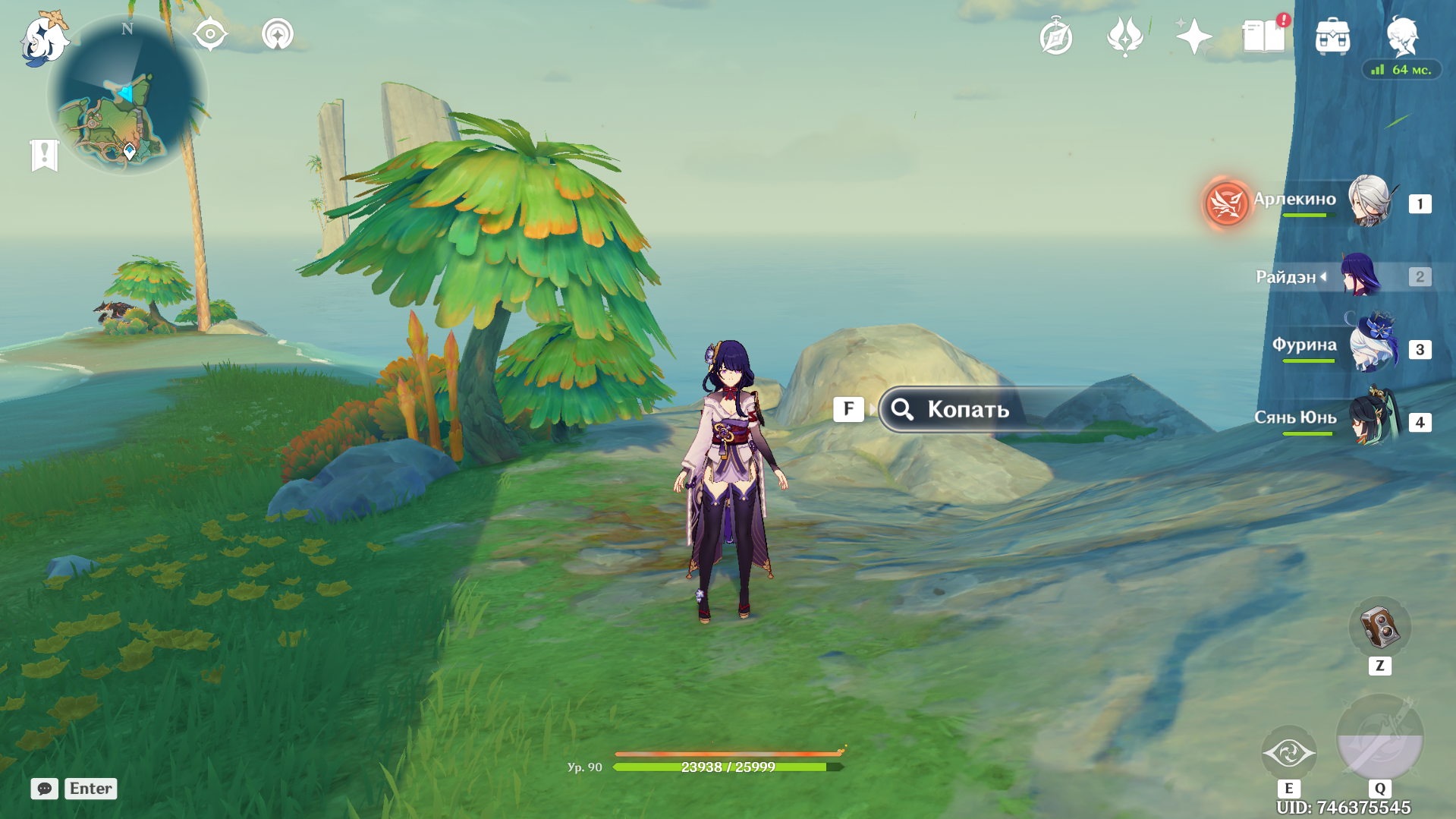Open the Adventurer Handbook compass icon
This screenshot has width=1456, height=819.
[x=1055, y=37]
